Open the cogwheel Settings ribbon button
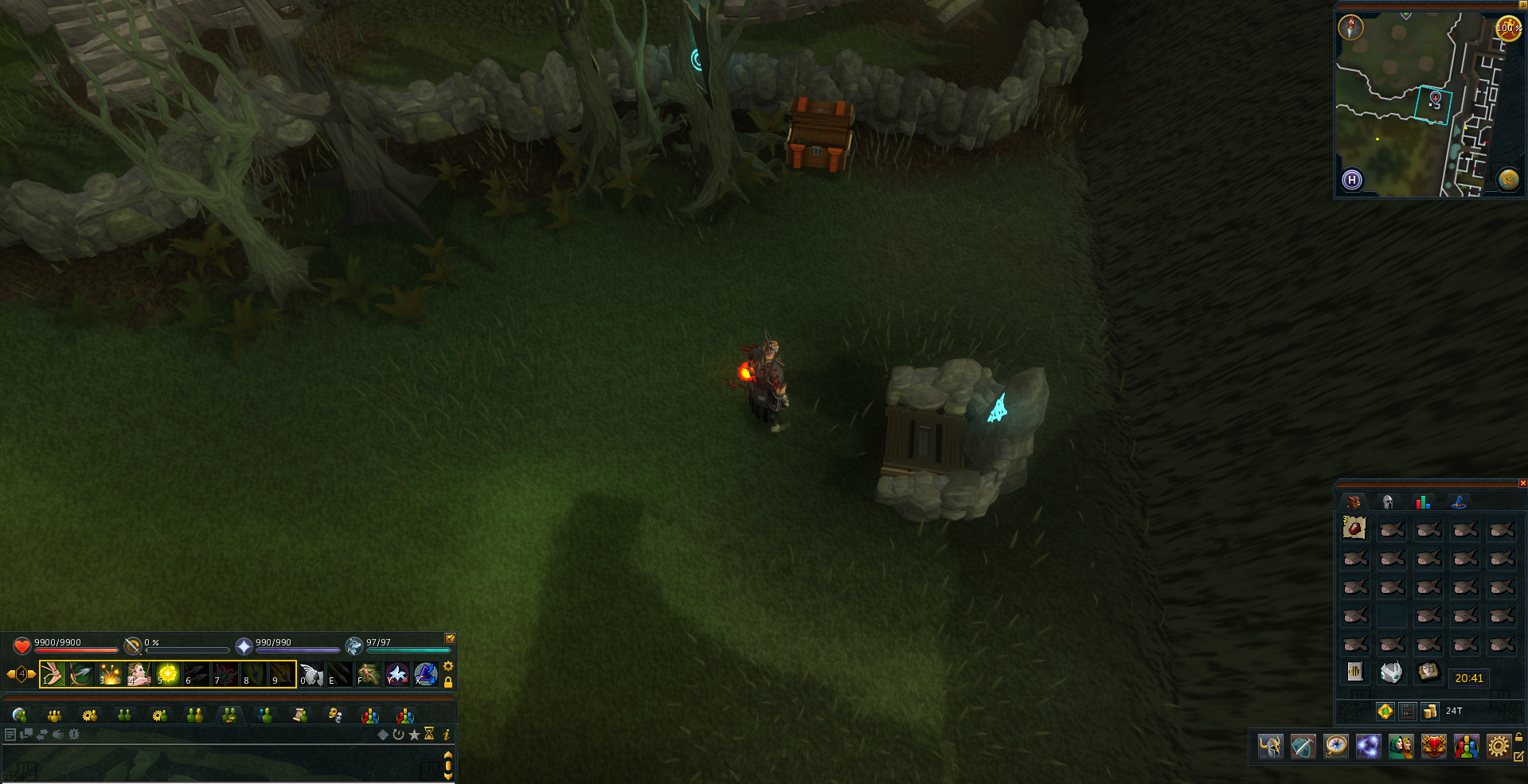The width and height of the screenshot is (1528, 784). pyautogui.click(x=1498, y=747)
